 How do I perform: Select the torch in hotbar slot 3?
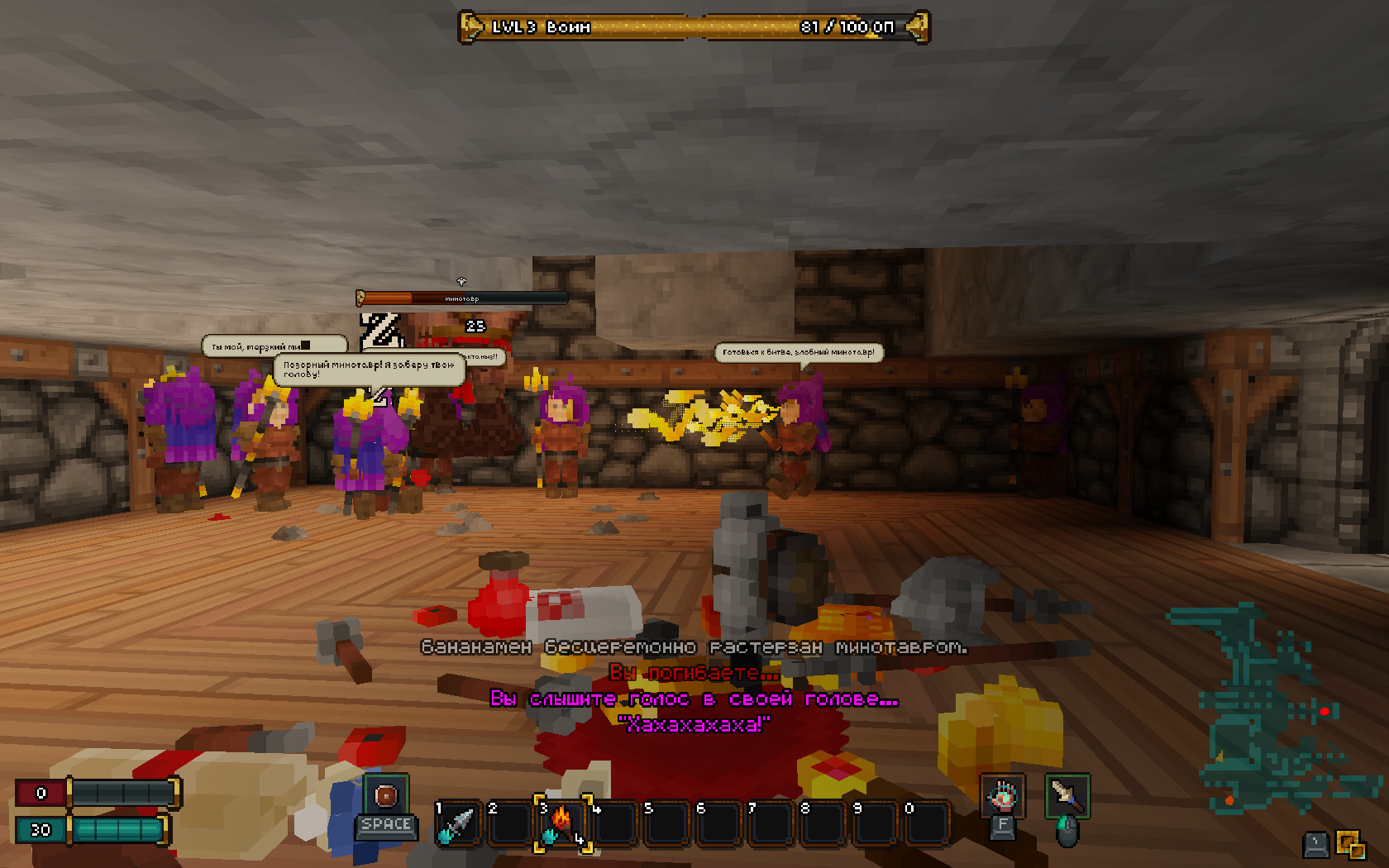tap(562, 823)
